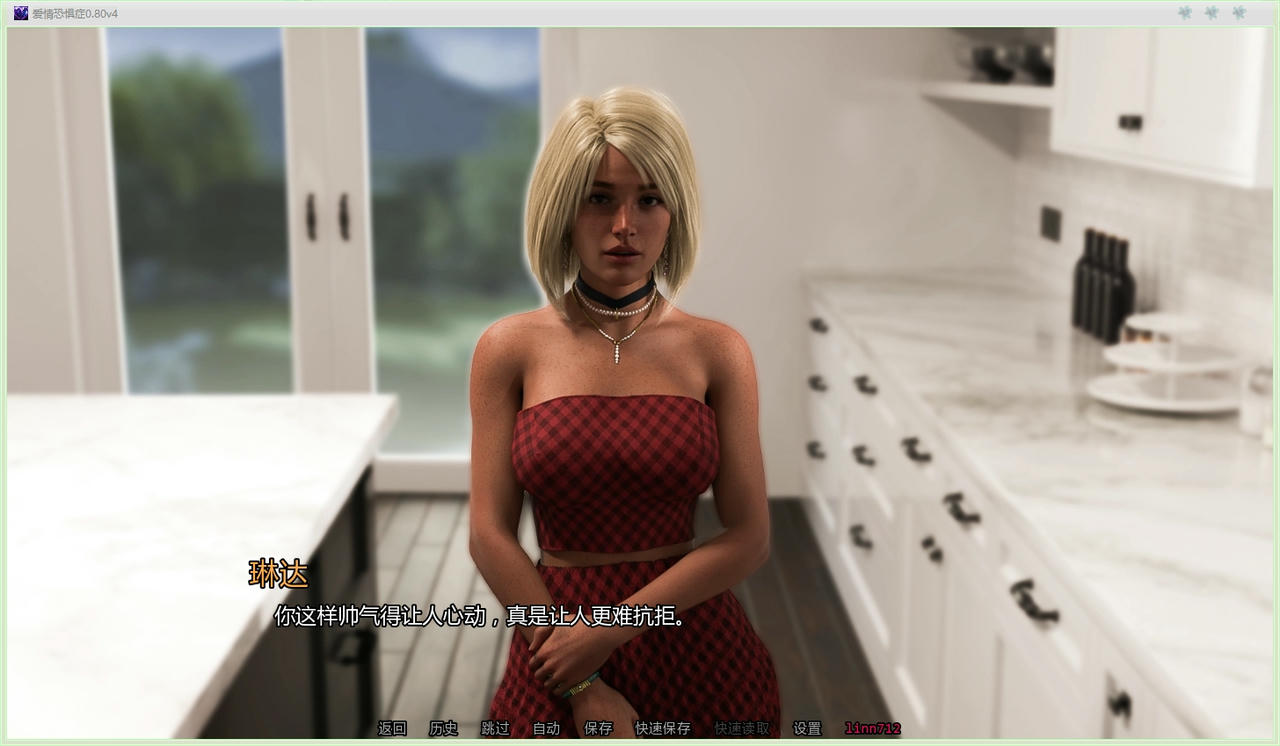Open the 设置 settings screen
This screenshot has width=1280, height=746.
(808, 729)
